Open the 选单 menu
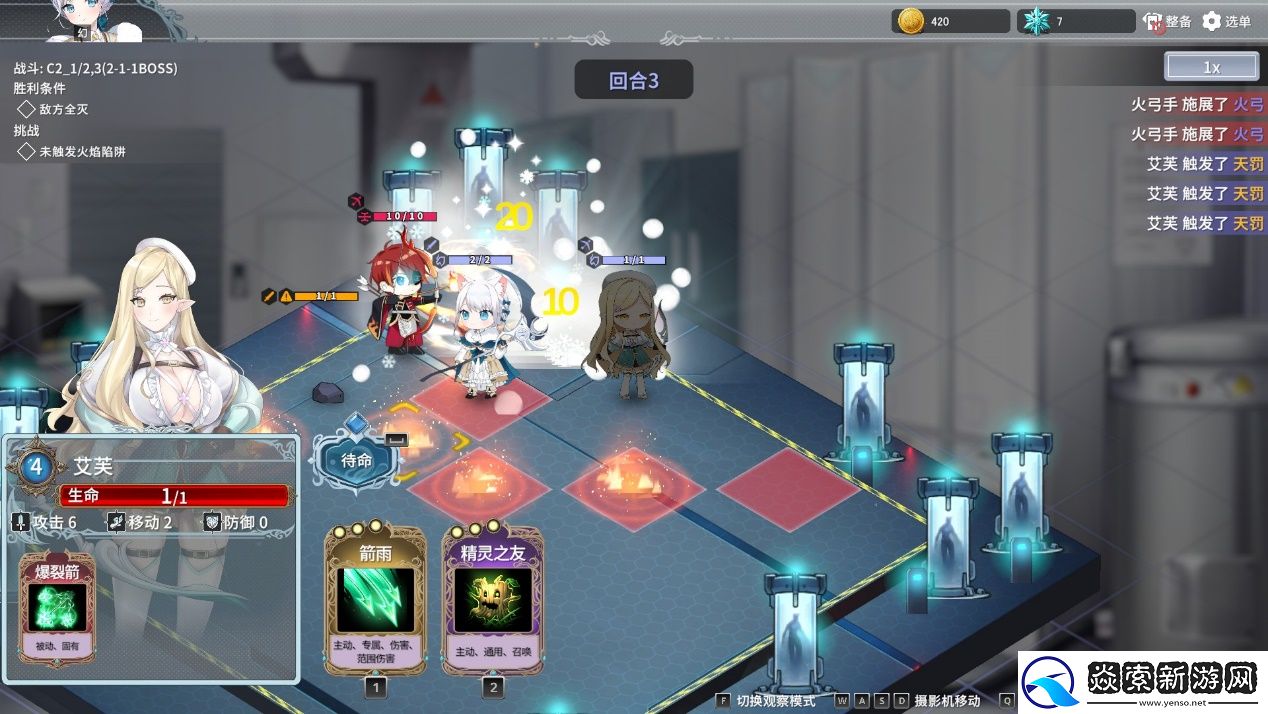Image resolution: width=1268 pixels, height=714 pixels. coord(1227,21)
